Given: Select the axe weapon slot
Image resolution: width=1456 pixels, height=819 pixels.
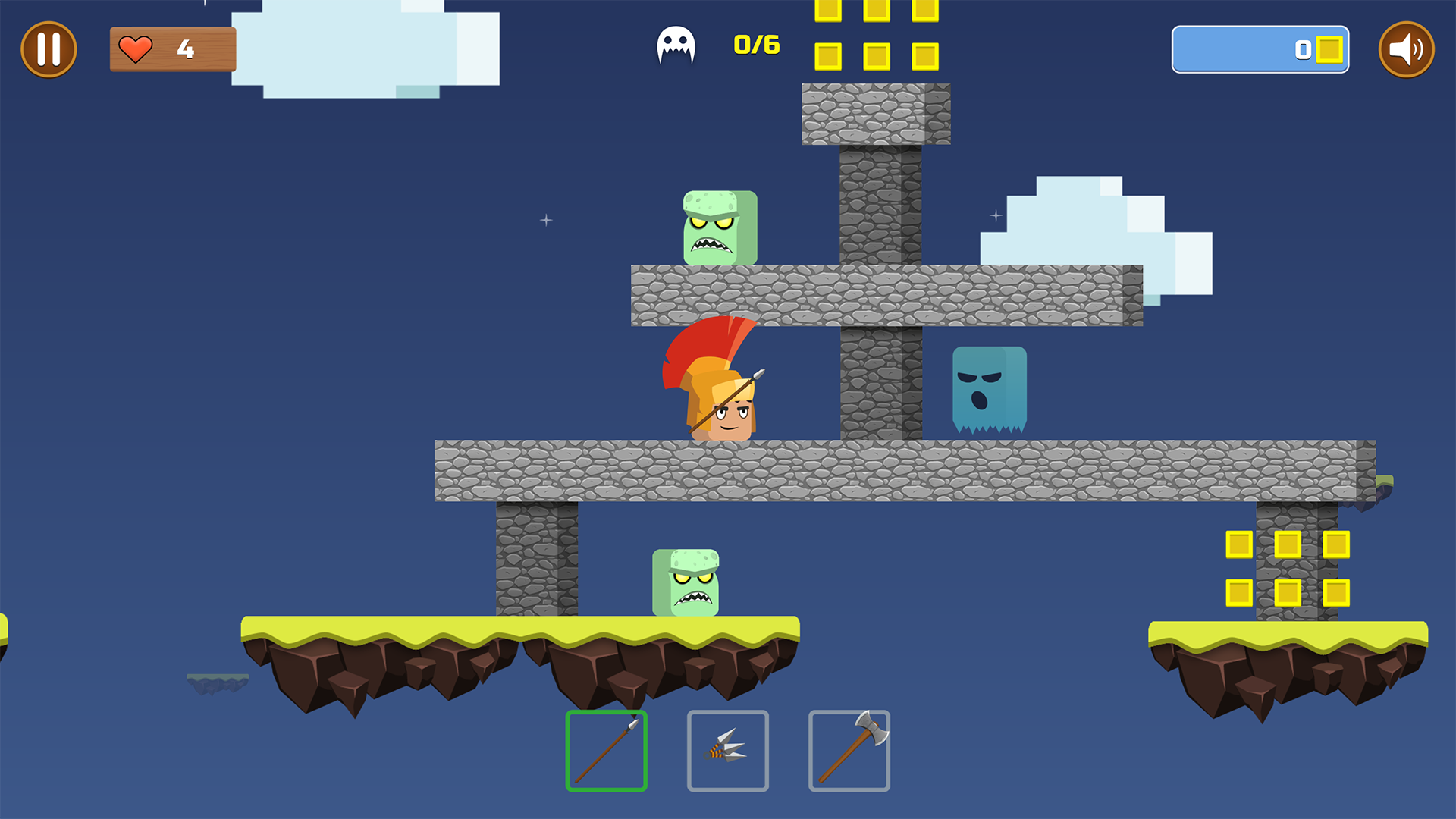Looking at the screenshot, I should tap(849, 751).
